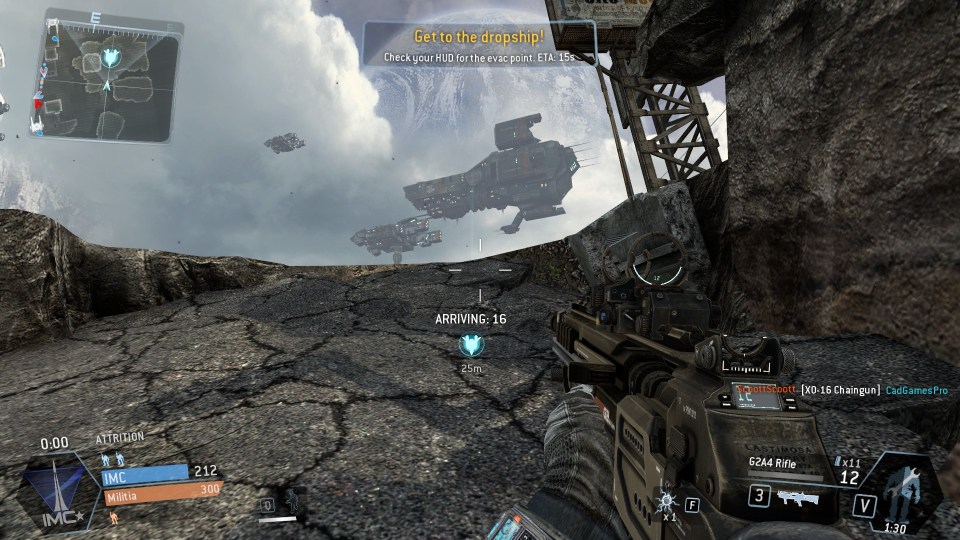Select the evac point marker showing 25m
This screenshot has height=540, width=960.
469,346
